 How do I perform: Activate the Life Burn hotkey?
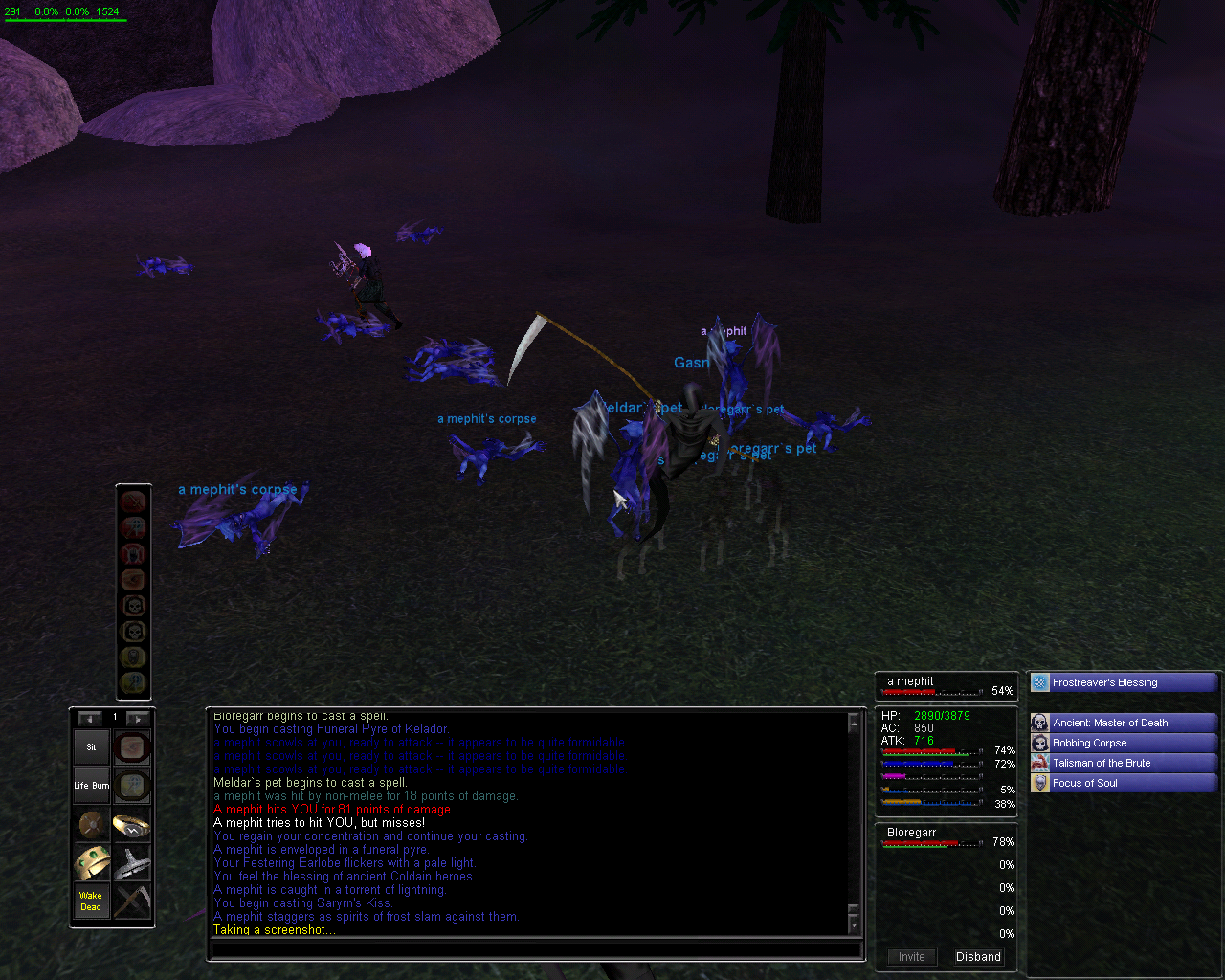tap(92, 786)
